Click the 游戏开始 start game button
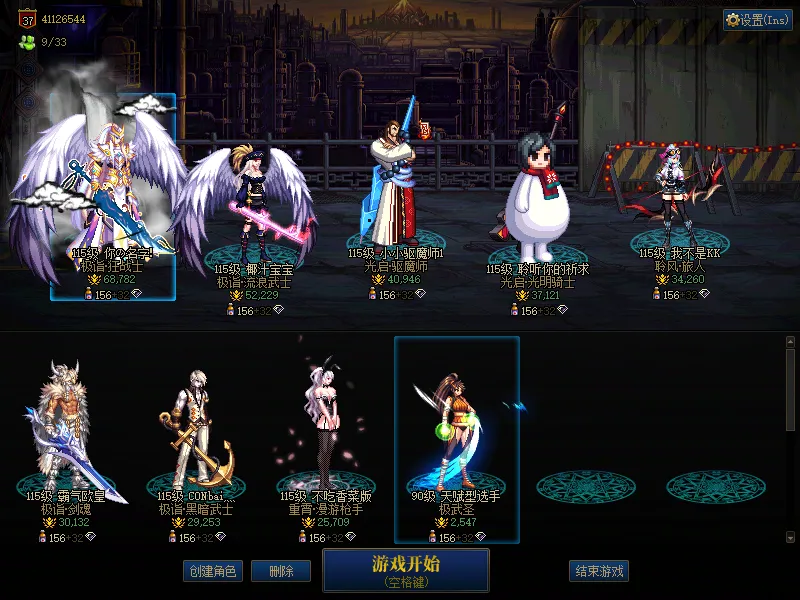 tap(405, 569)
